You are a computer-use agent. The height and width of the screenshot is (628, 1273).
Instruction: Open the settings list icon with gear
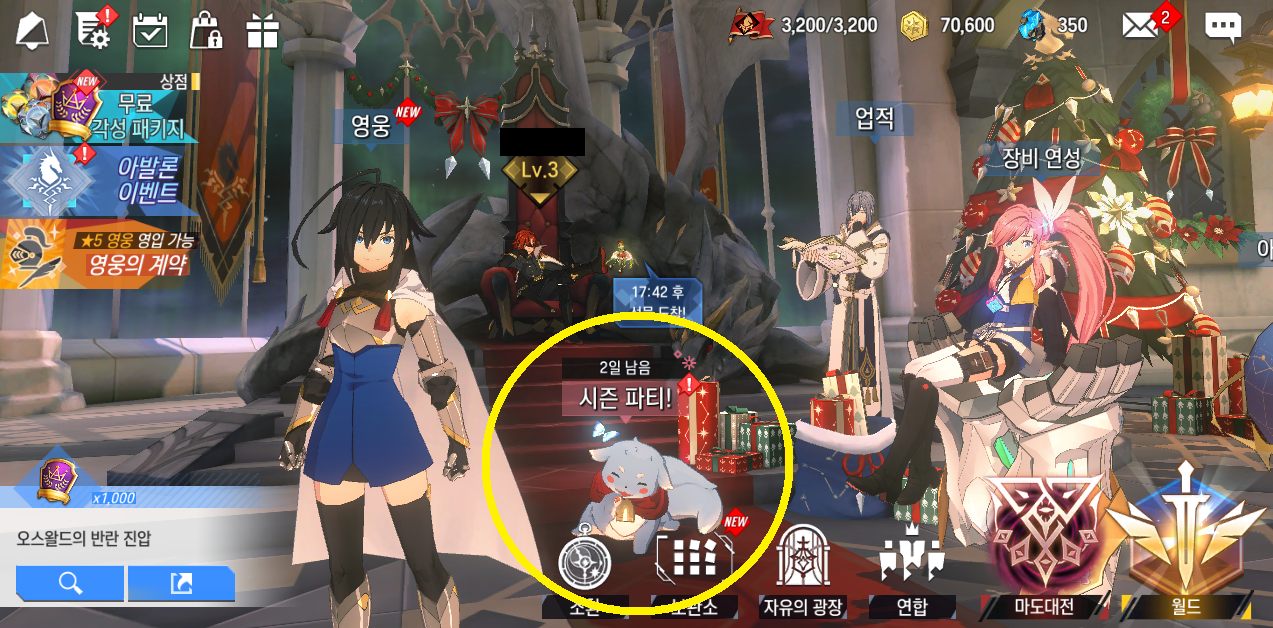pos(92,29)
